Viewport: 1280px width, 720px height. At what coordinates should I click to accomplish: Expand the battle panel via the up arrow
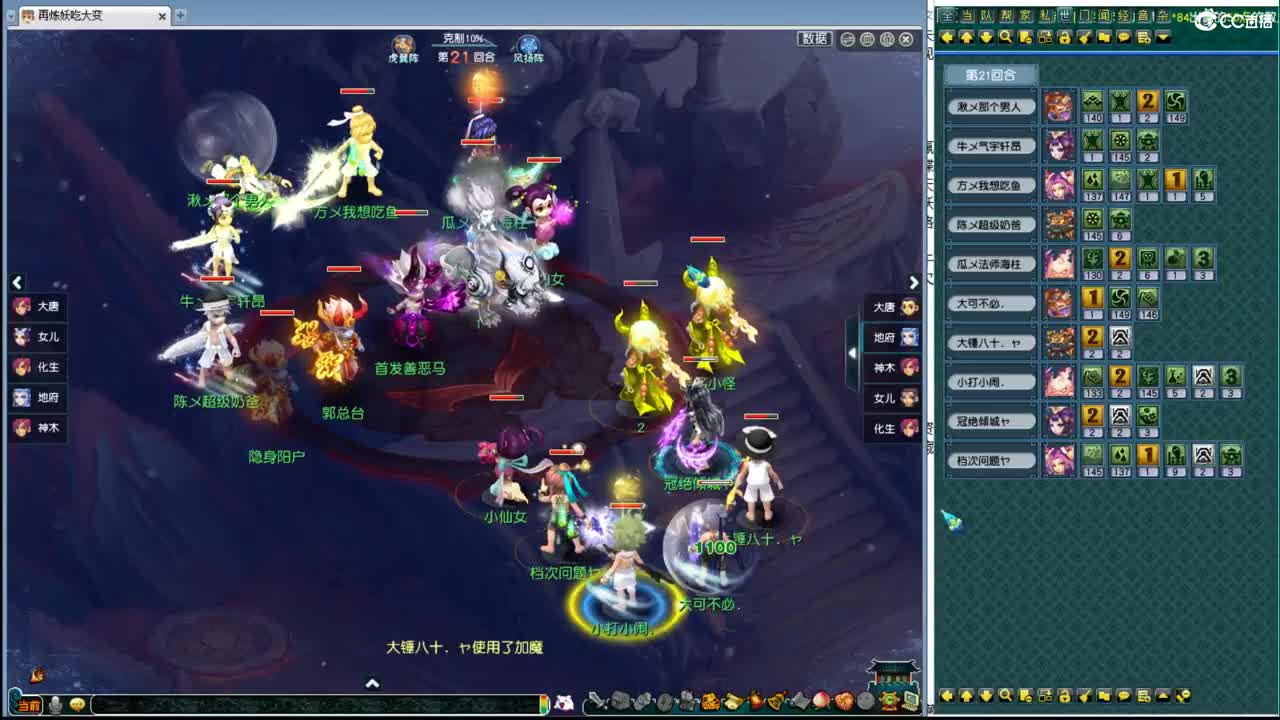coord(373,684)
